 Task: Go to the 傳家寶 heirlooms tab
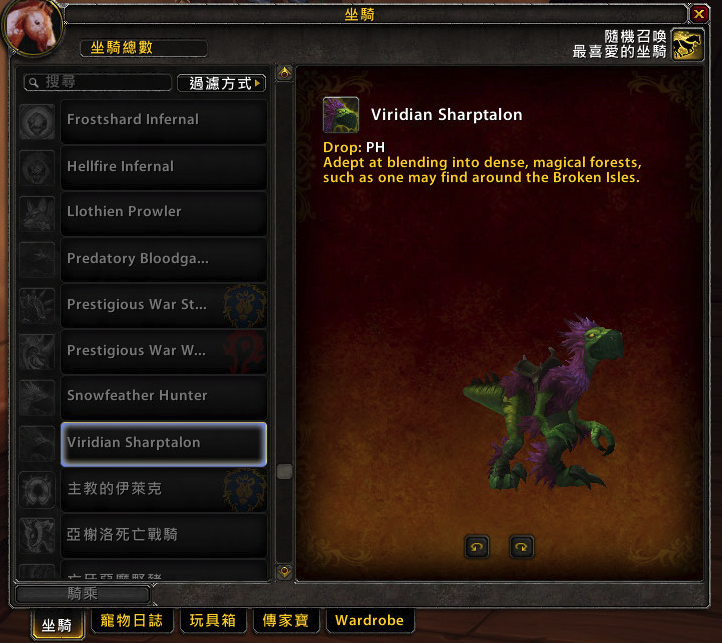(287, 621)
